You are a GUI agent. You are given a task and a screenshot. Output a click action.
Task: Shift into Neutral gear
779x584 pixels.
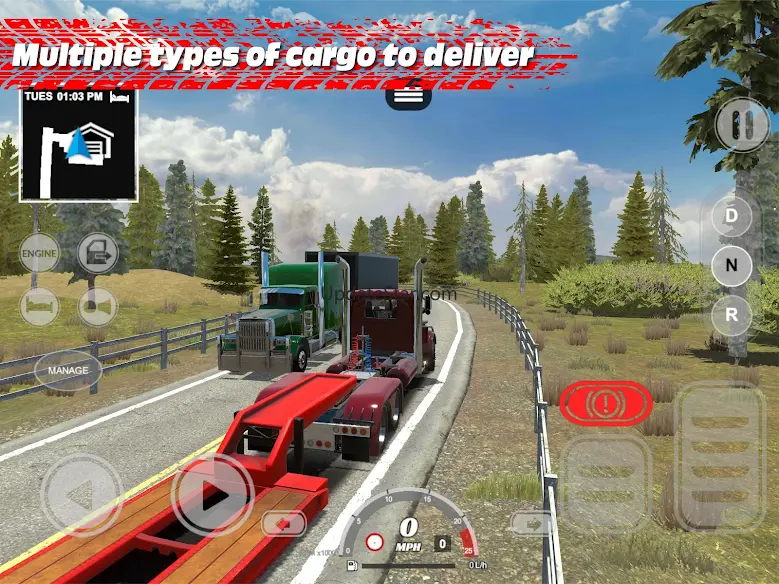[x=731, y=266]
